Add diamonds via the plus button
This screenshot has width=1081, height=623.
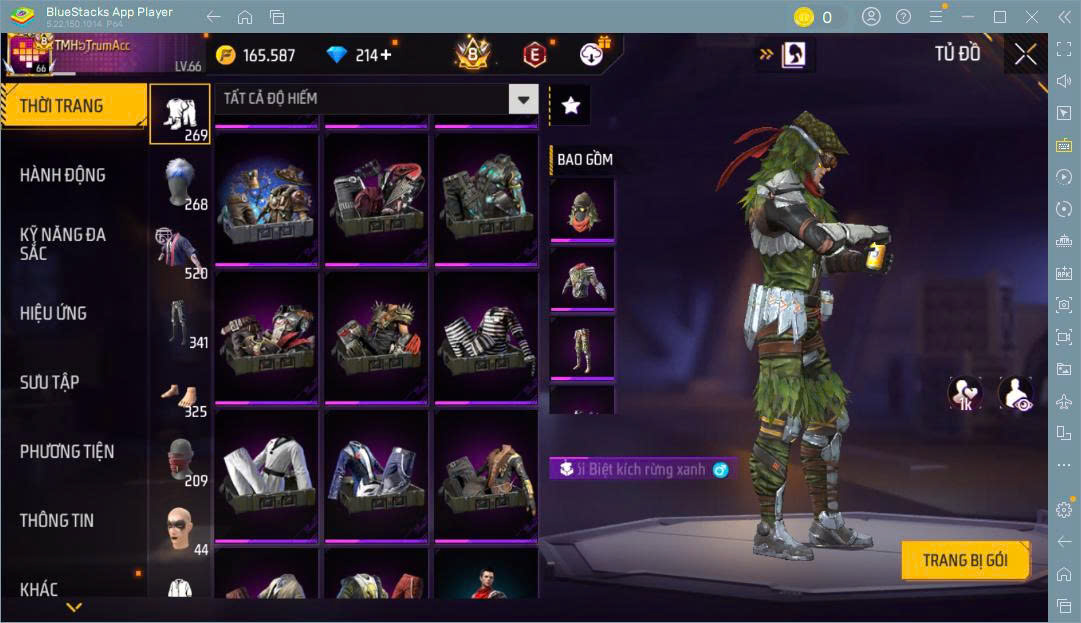pos(385,55)
